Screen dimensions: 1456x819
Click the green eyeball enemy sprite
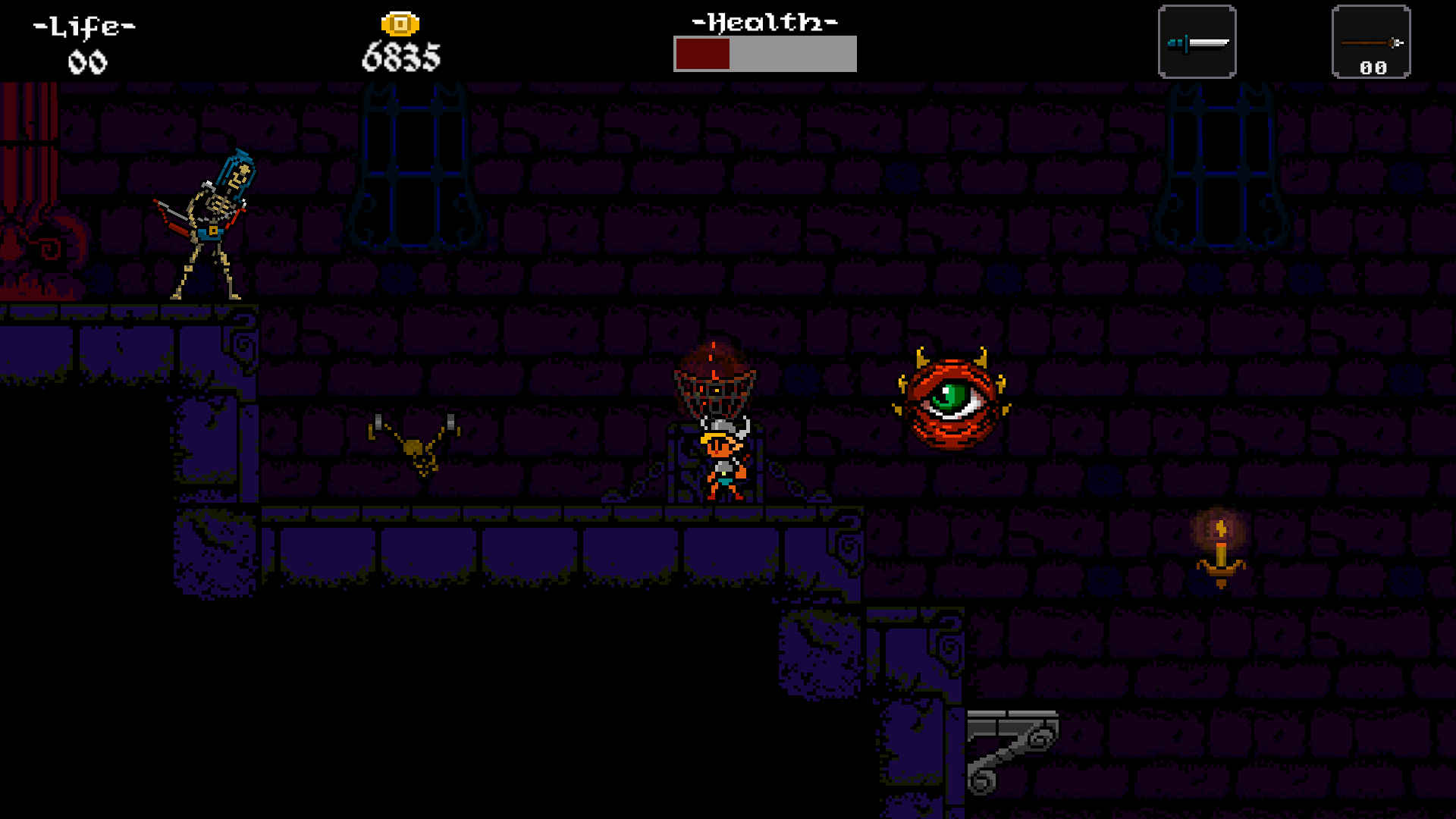[952, 402]
